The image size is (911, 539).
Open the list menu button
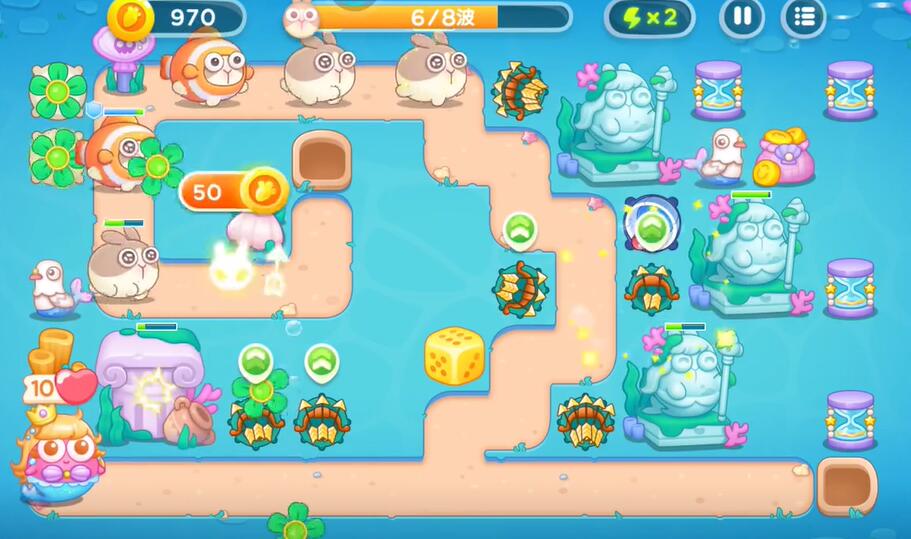(804, 17)
